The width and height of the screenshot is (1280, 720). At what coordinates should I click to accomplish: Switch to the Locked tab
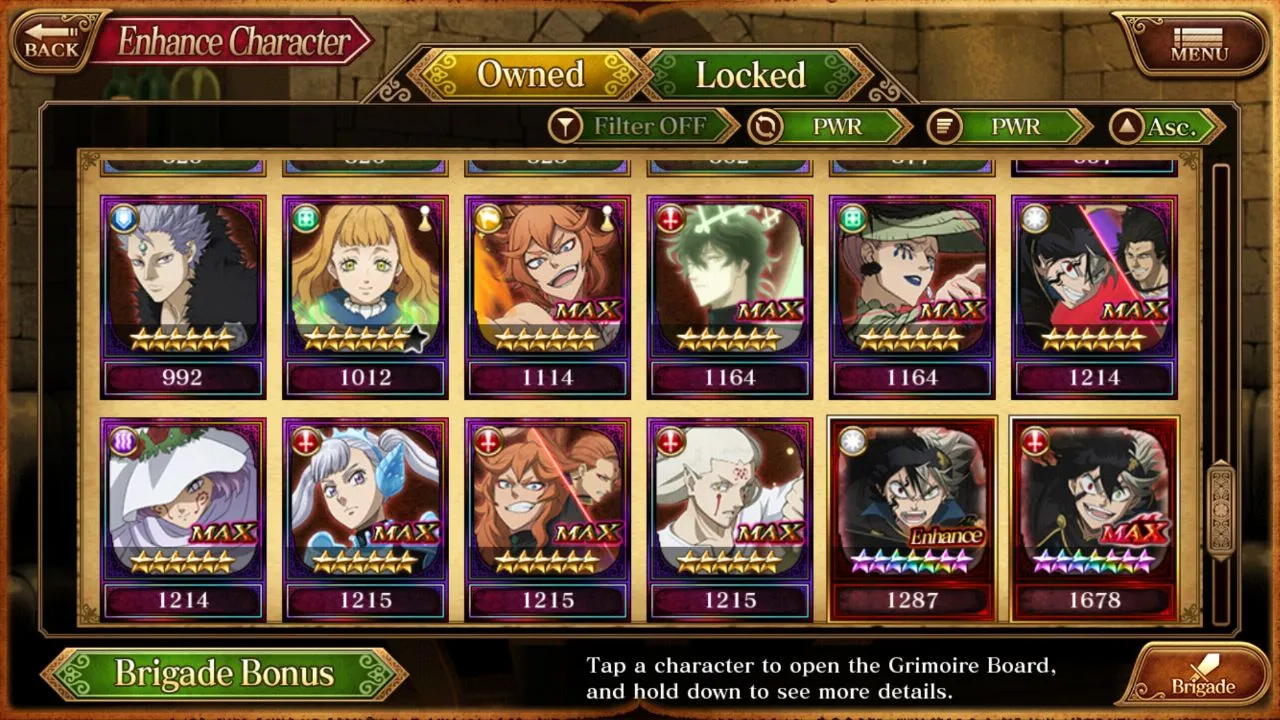[x=750, y=75]
